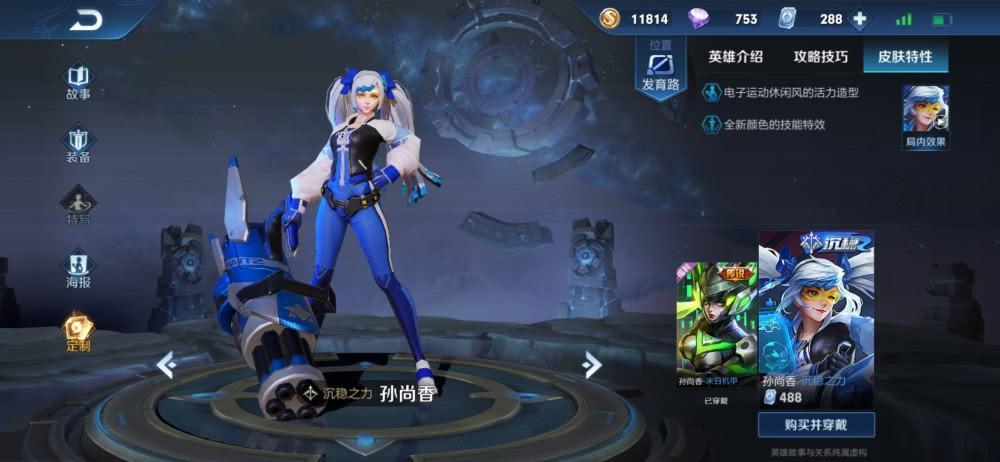The image size is (1000, 462).
Task: Click 购买并穿戴 to buy and equip
Action: pos(816,425)
